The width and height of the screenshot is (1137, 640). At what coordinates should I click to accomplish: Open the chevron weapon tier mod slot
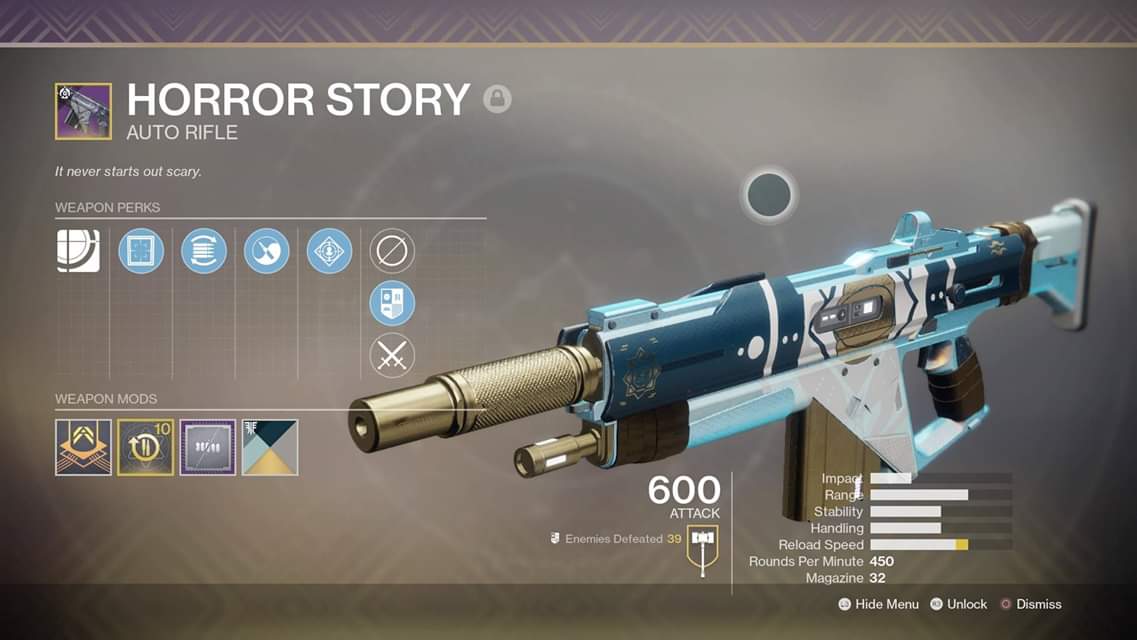[x=83, y=447]
